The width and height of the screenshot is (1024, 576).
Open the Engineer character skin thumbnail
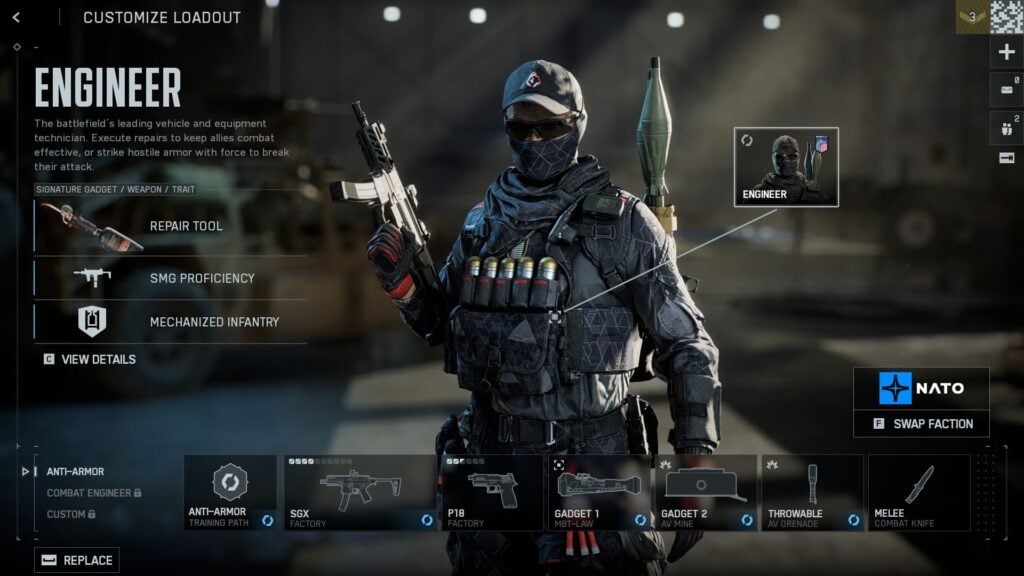[786, 166]
